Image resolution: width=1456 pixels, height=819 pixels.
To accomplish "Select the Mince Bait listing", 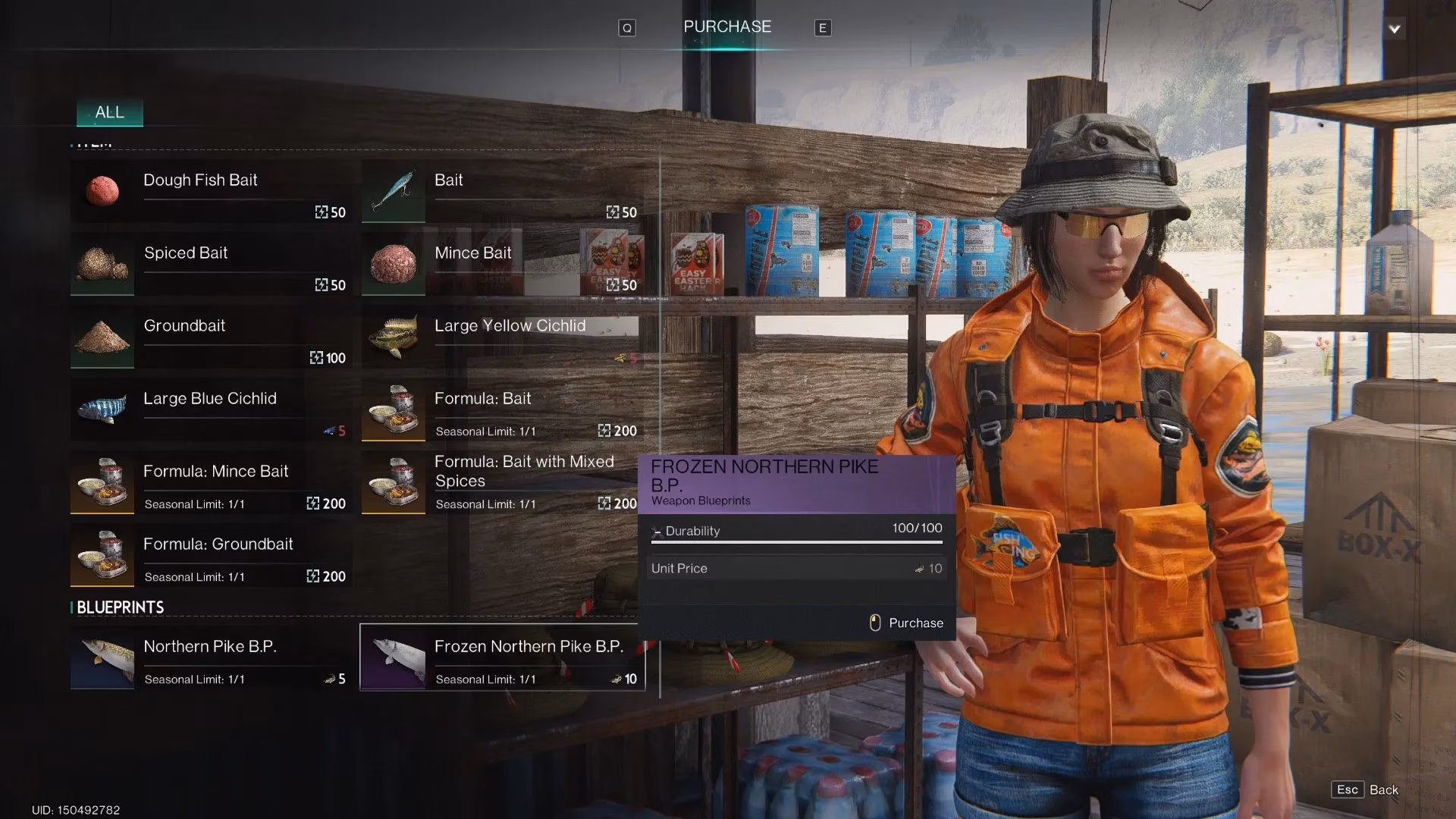I will [502, 263].
